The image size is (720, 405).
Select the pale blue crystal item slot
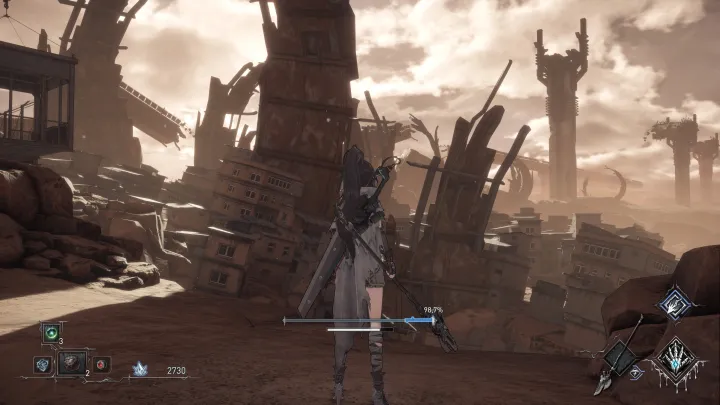(43, 364)
